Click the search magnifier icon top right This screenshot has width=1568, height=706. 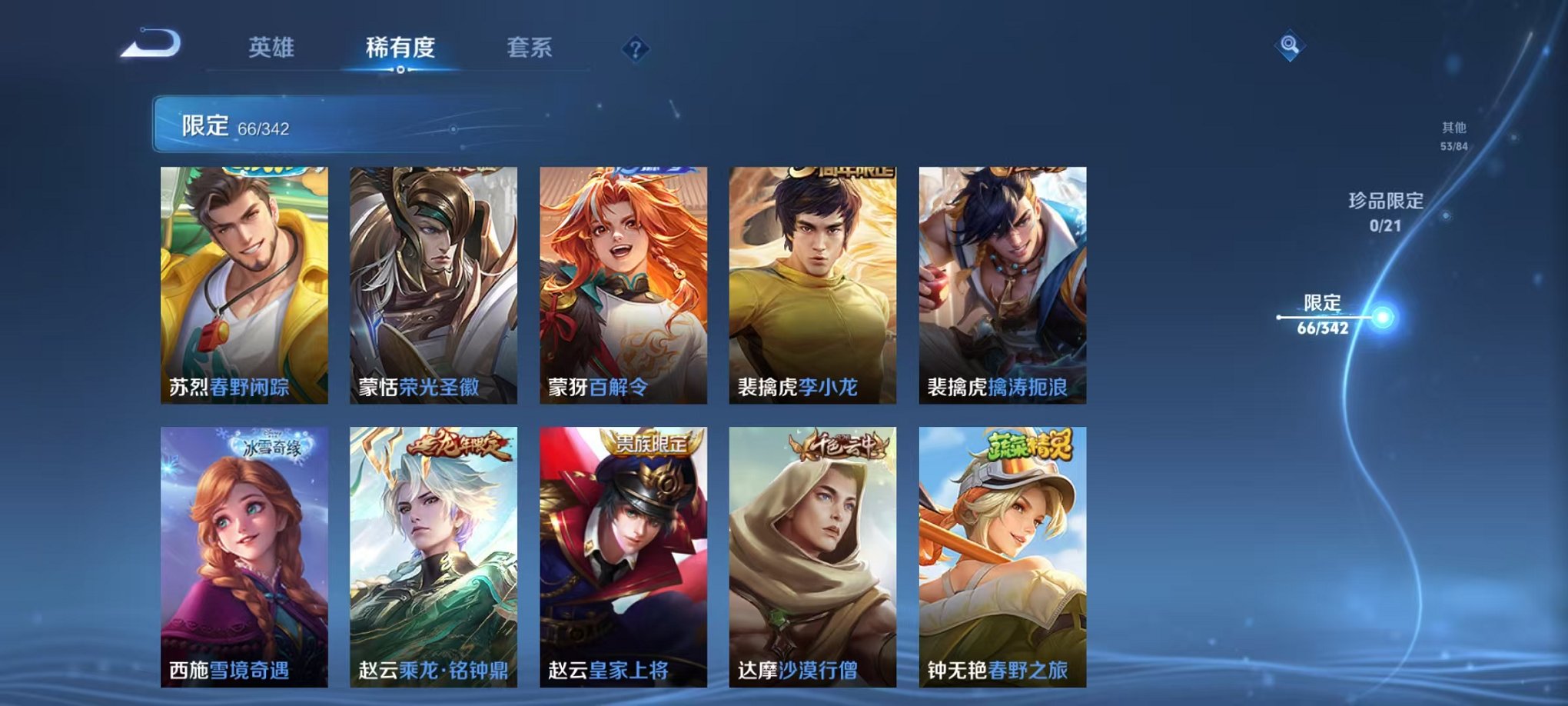(1289, 46)
